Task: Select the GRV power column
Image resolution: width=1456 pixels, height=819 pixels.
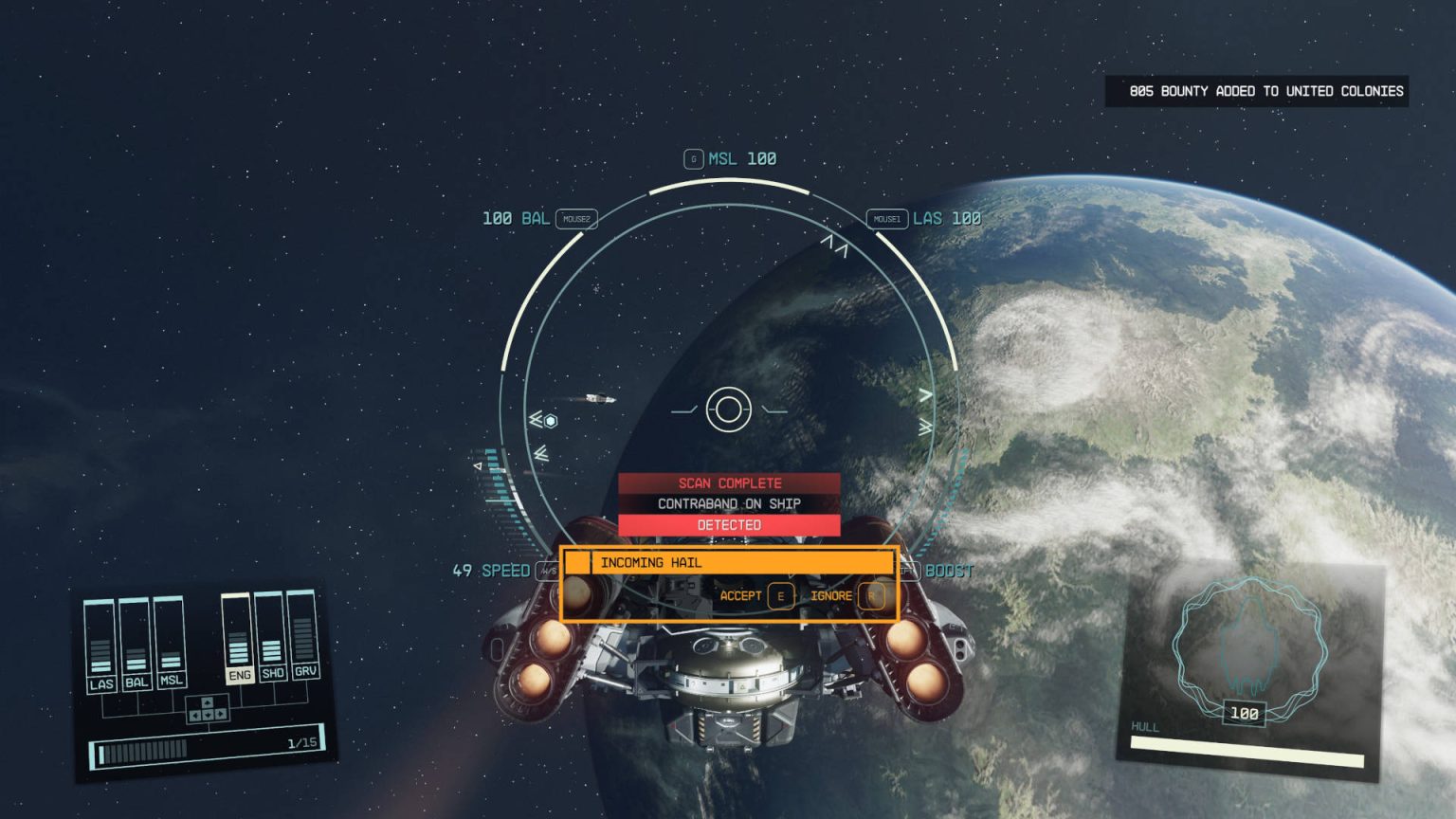Action: (x=303, y=633)
